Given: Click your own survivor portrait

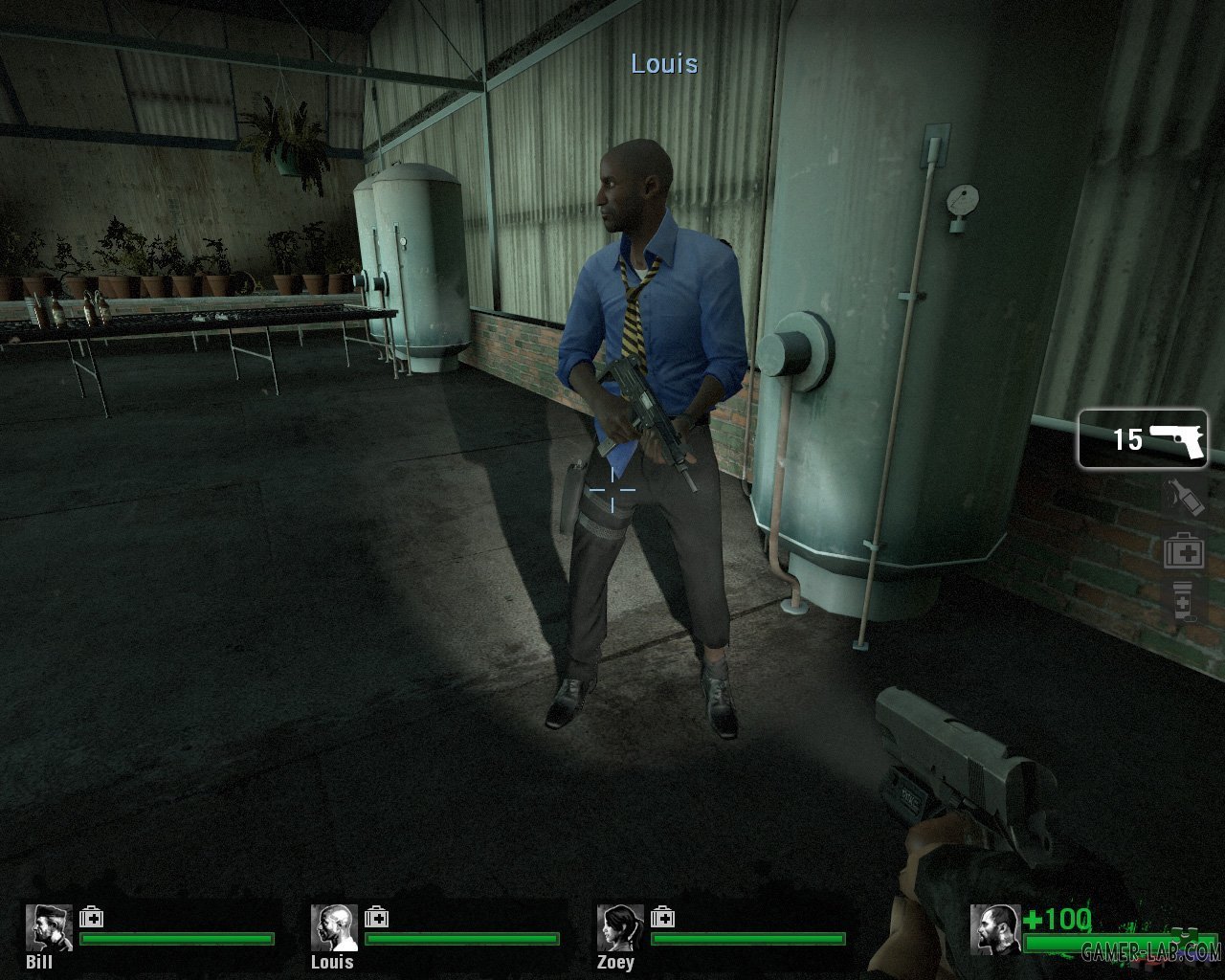Looking at the screenshot, I should coord(993,928).
